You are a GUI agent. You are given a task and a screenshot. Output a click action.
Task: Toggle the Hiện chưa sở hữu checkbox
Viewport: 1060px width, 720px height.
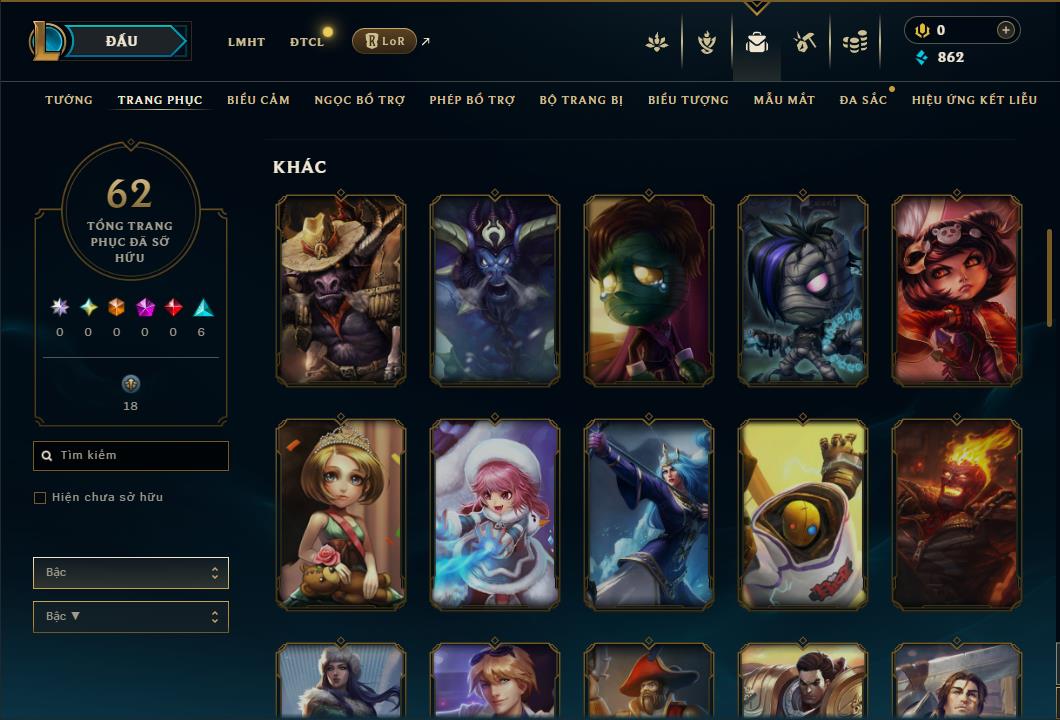[x=40, y=498]
